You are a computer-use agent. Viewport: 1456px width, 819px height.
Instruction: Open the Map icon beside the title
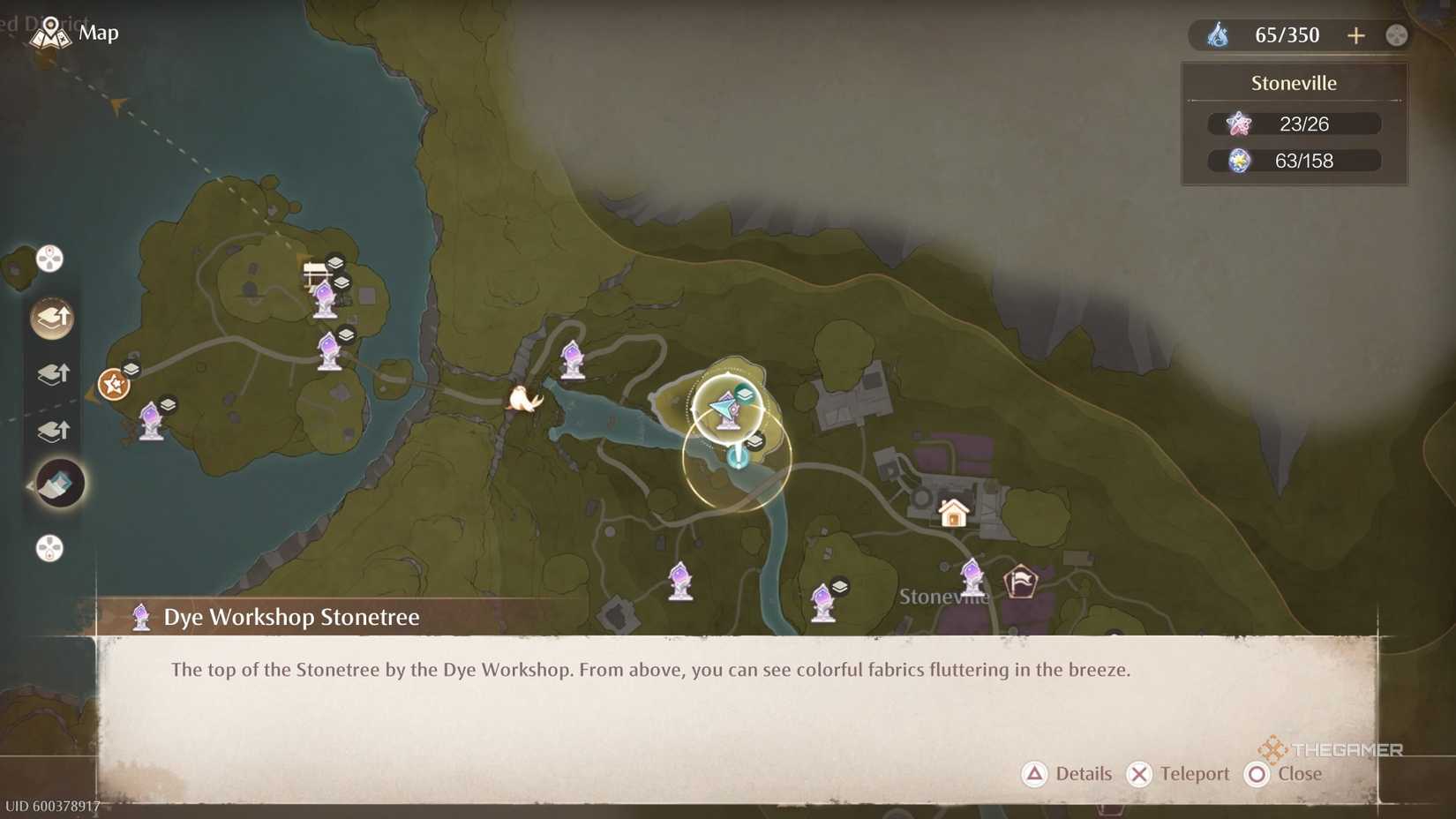[50, 34]
